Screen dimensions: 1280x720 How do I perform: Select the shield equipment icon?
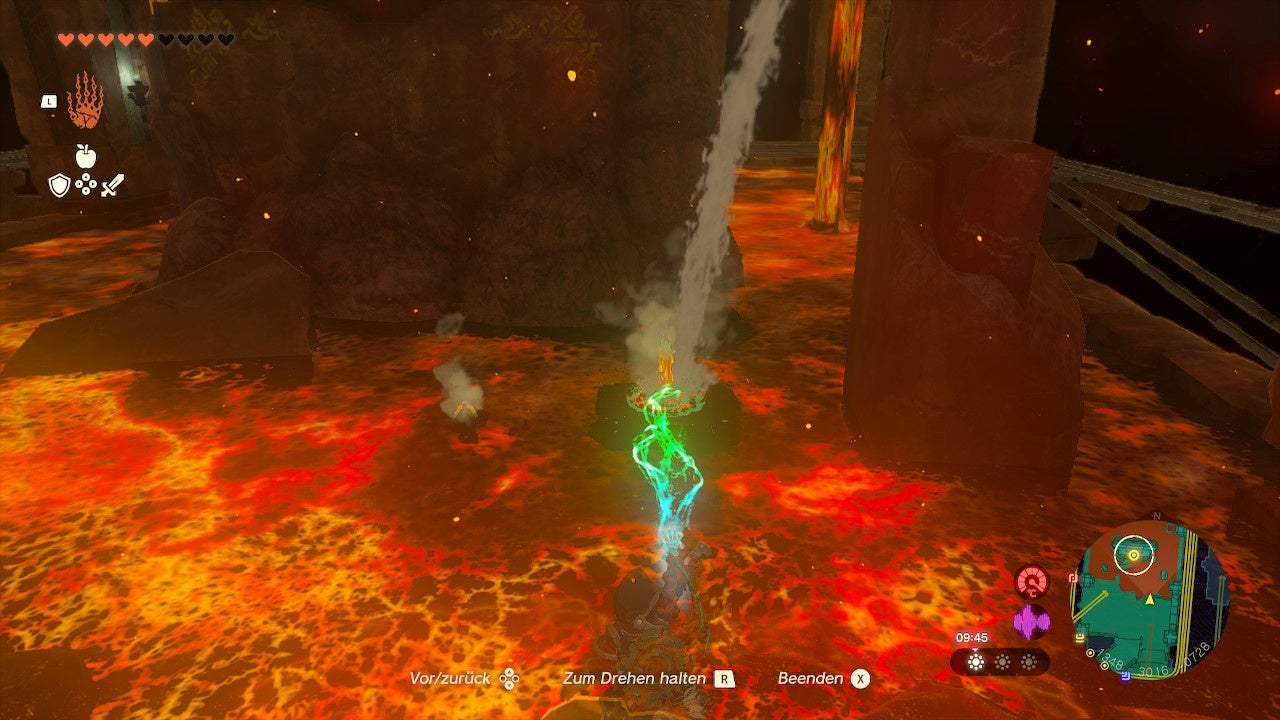pos(60,184)
